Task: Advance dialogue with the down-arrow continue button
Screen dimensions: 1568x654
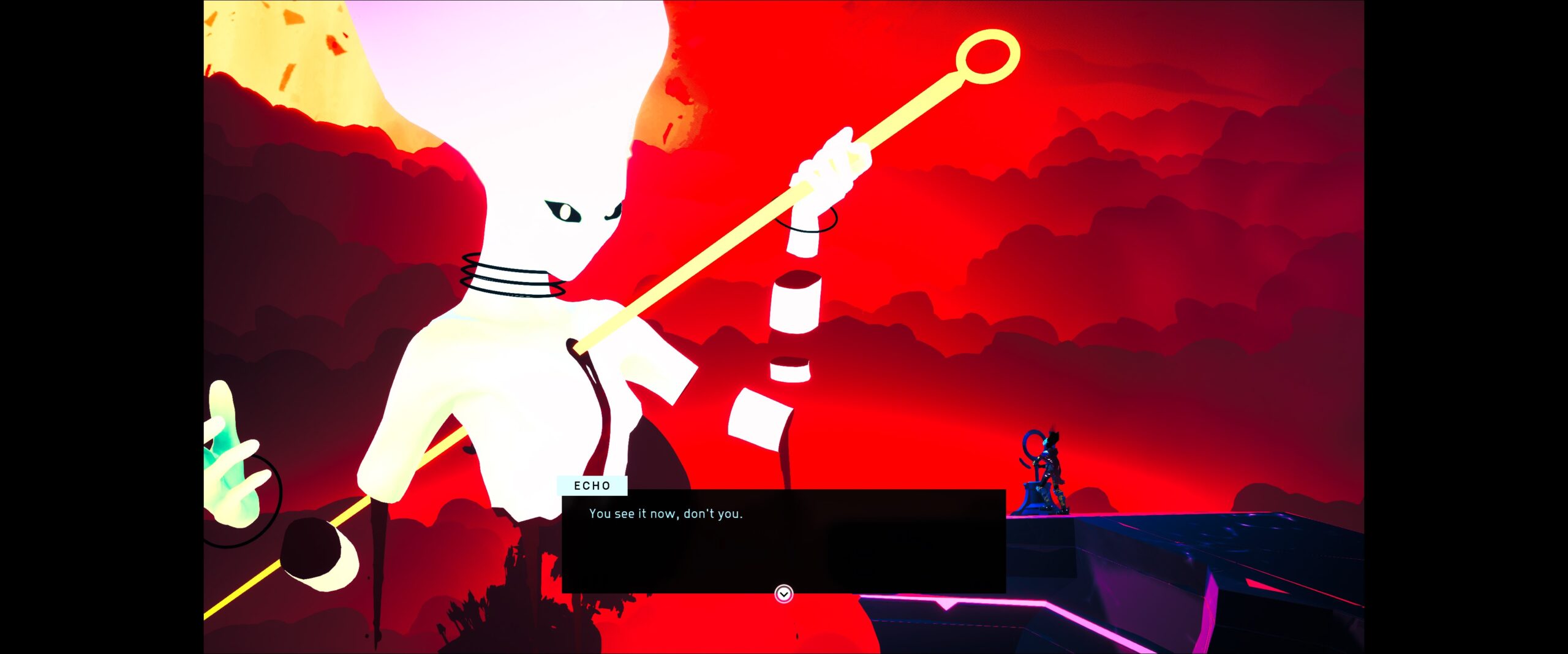Action: [783, 593]
